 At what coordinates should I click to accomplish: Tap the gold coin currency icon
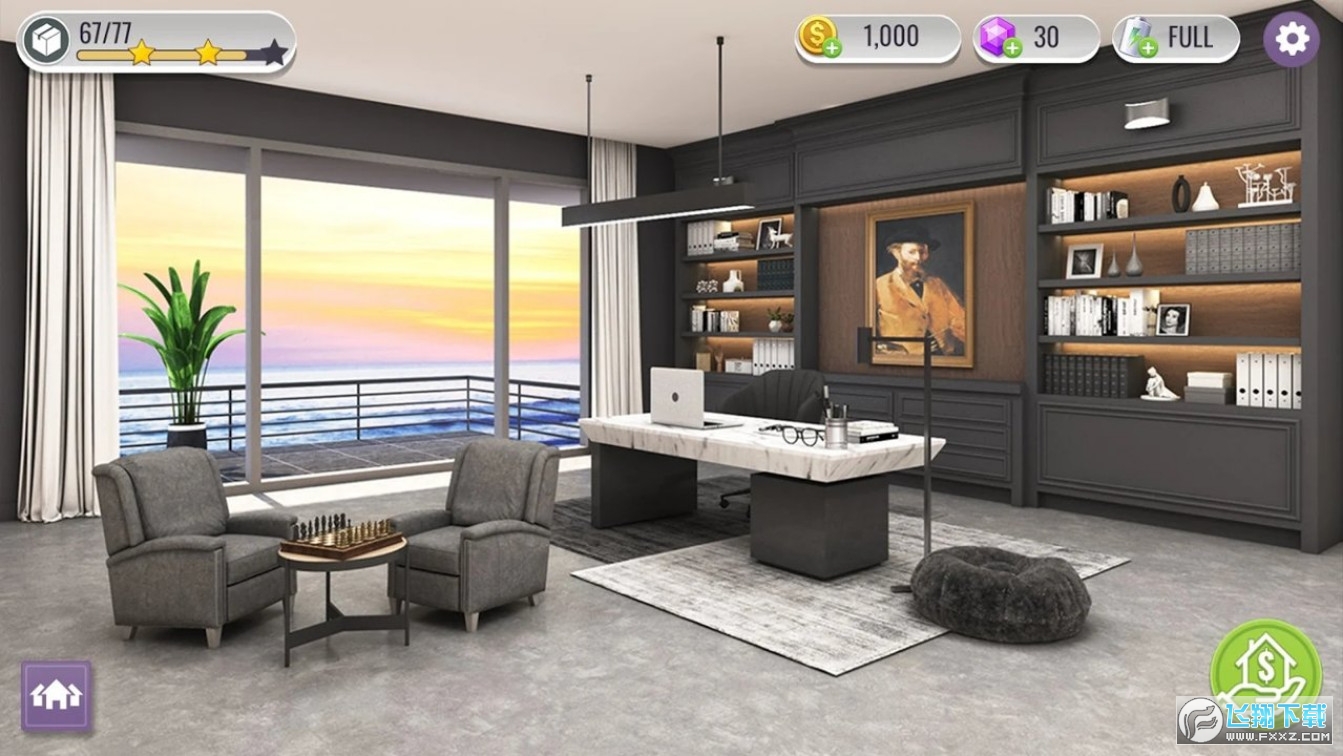coord(818,36)
